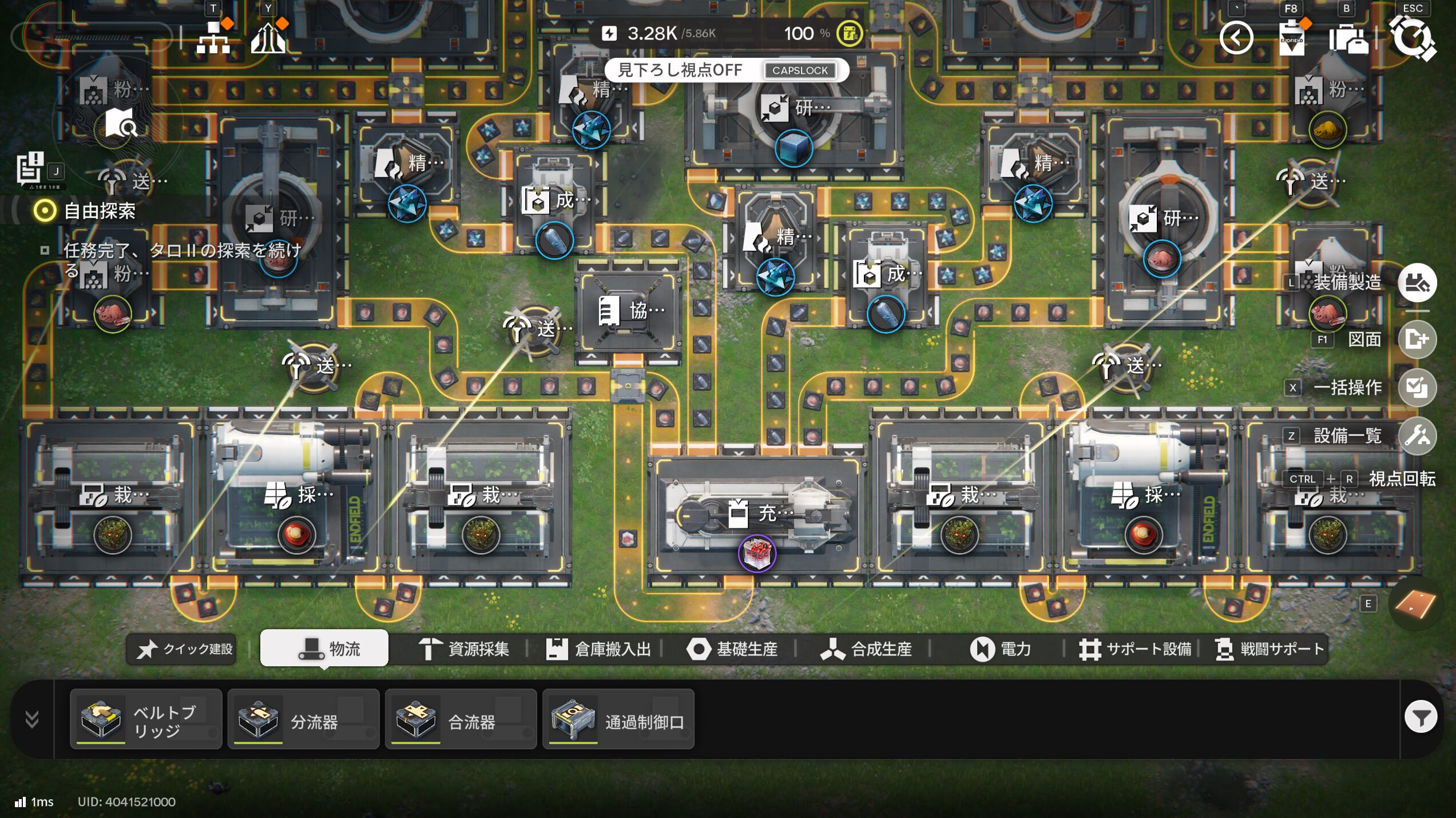Pick the 合流器 merger item

coord(461,720)
